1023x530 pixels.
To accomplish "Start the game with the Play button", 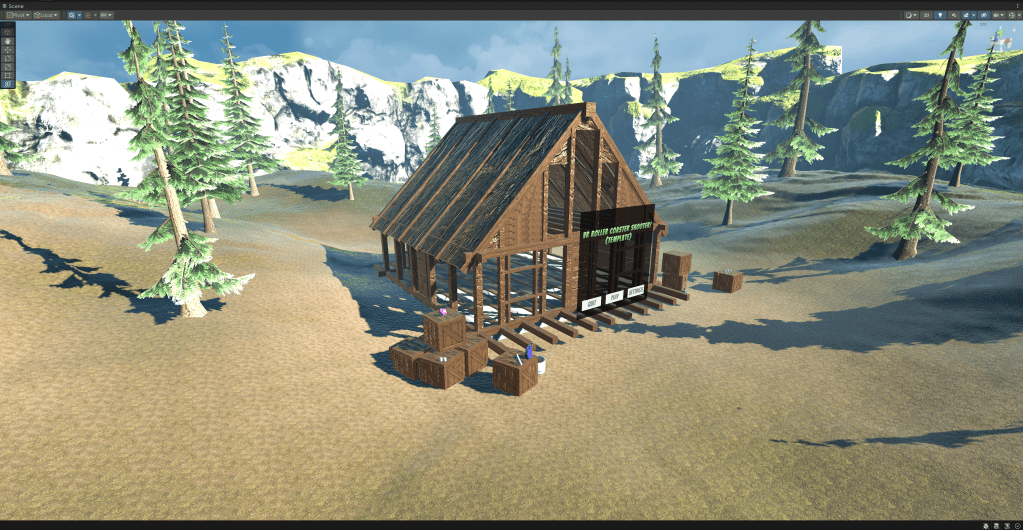I will (615, 297).
